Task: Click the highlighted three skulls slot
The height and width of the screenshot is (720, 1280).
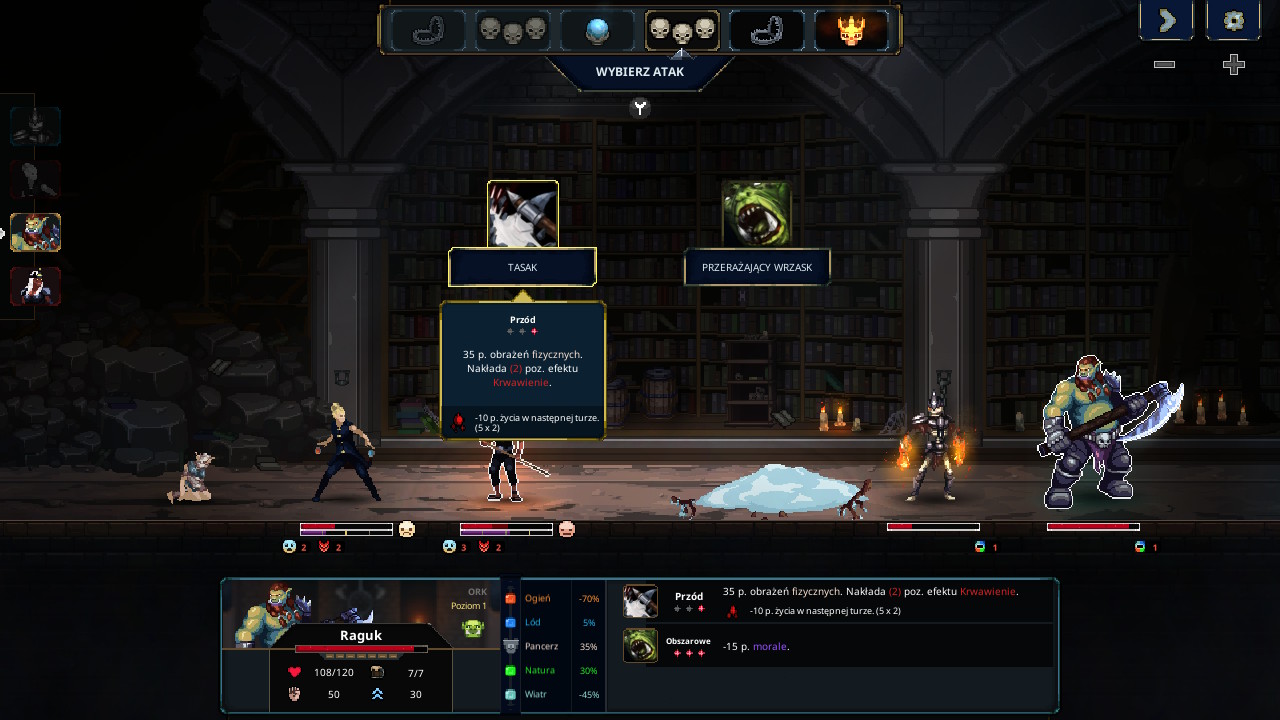Action: coord(682,31)
